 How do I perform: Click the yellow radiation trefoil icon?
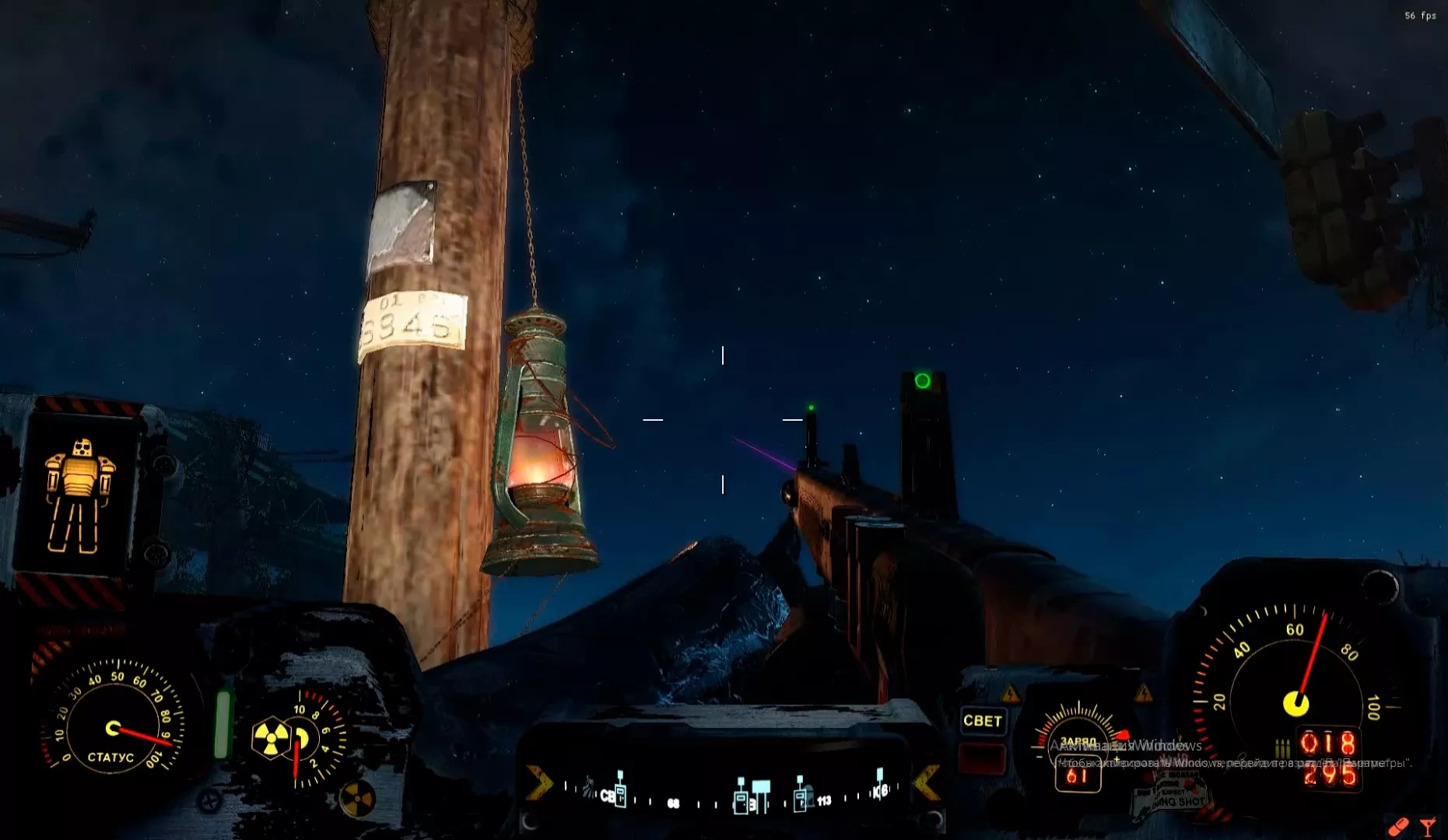click(x=270, y=737)
